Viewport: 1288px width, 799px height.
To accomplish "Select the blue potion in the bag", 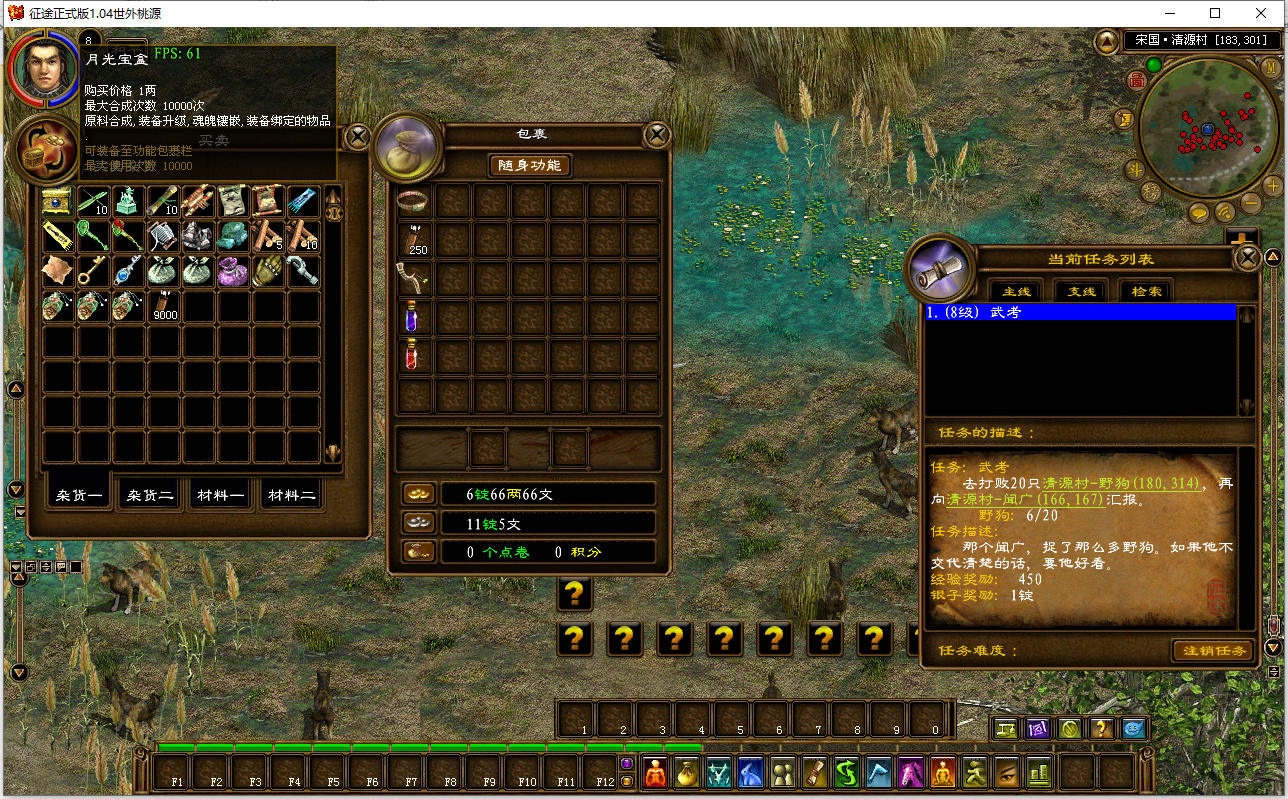I will (x=412, y=318).
